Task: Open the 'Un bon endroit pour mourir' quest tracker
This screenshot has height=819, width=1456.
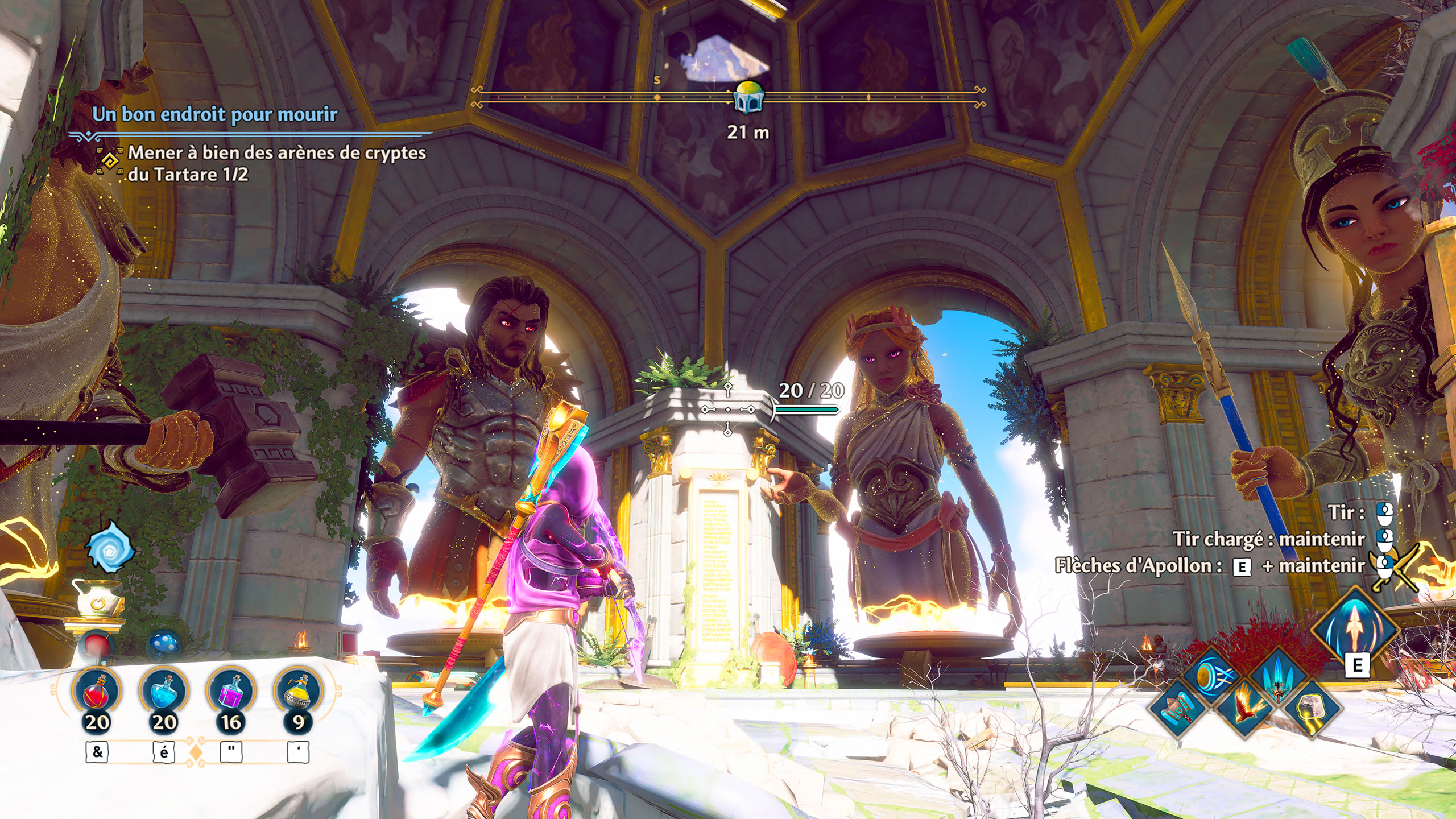Action: (215, 114)
